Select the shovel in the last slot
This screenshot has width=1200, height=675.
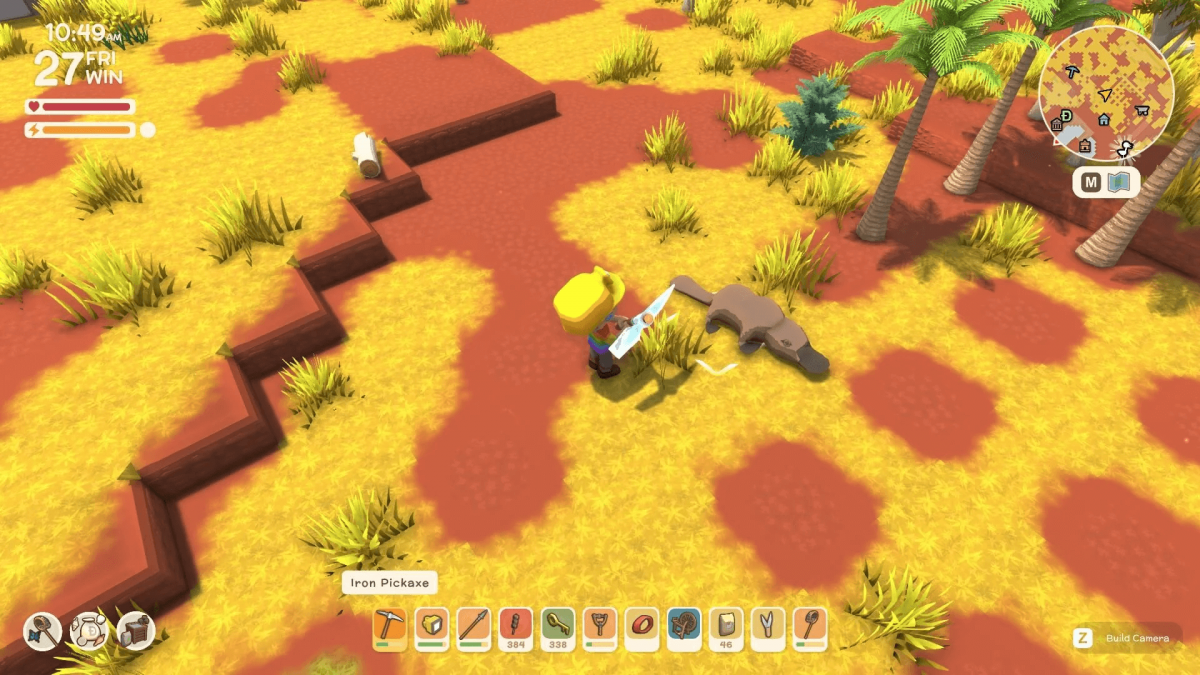point(810,626)
